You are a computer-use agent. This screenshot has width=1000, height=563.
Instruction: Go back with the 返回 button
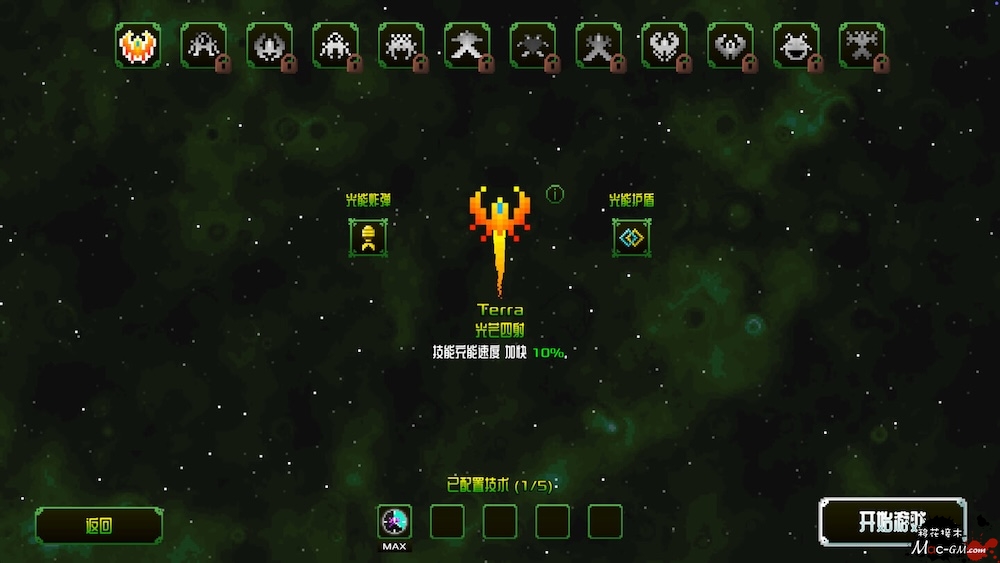99,525
